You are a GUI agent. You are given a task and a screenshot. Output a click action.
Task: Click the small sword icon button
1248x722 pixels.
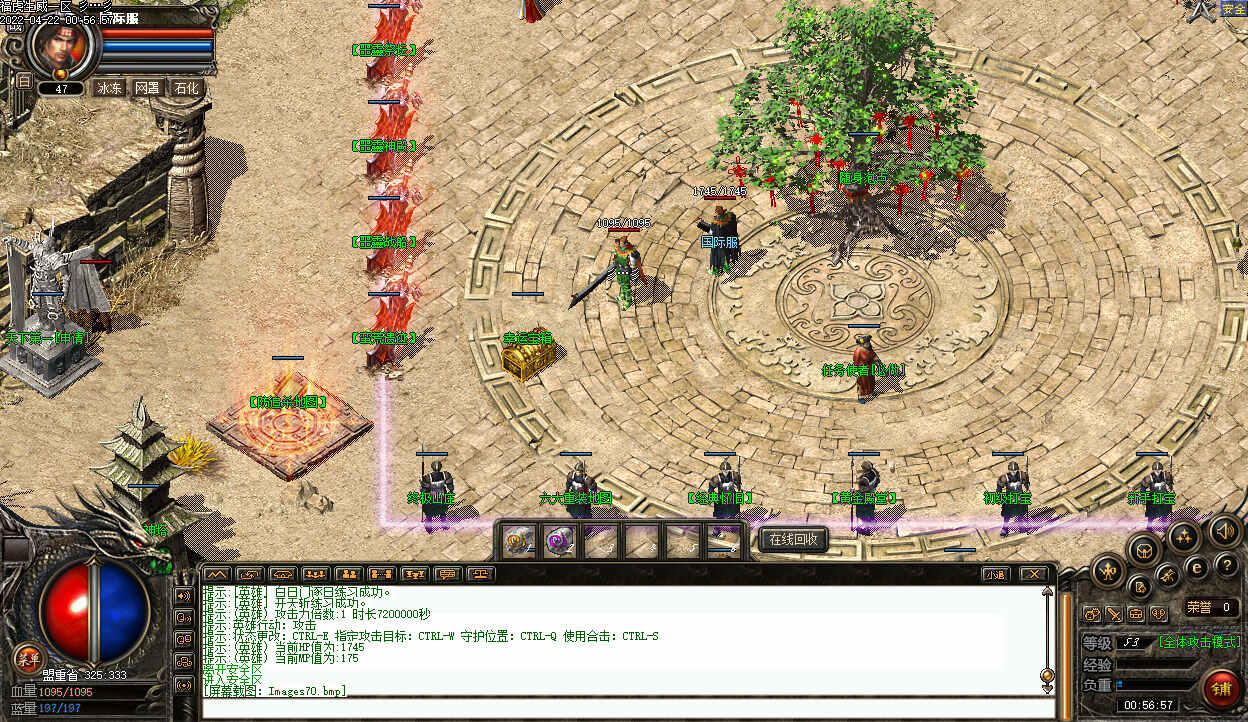coord(1113,614)
